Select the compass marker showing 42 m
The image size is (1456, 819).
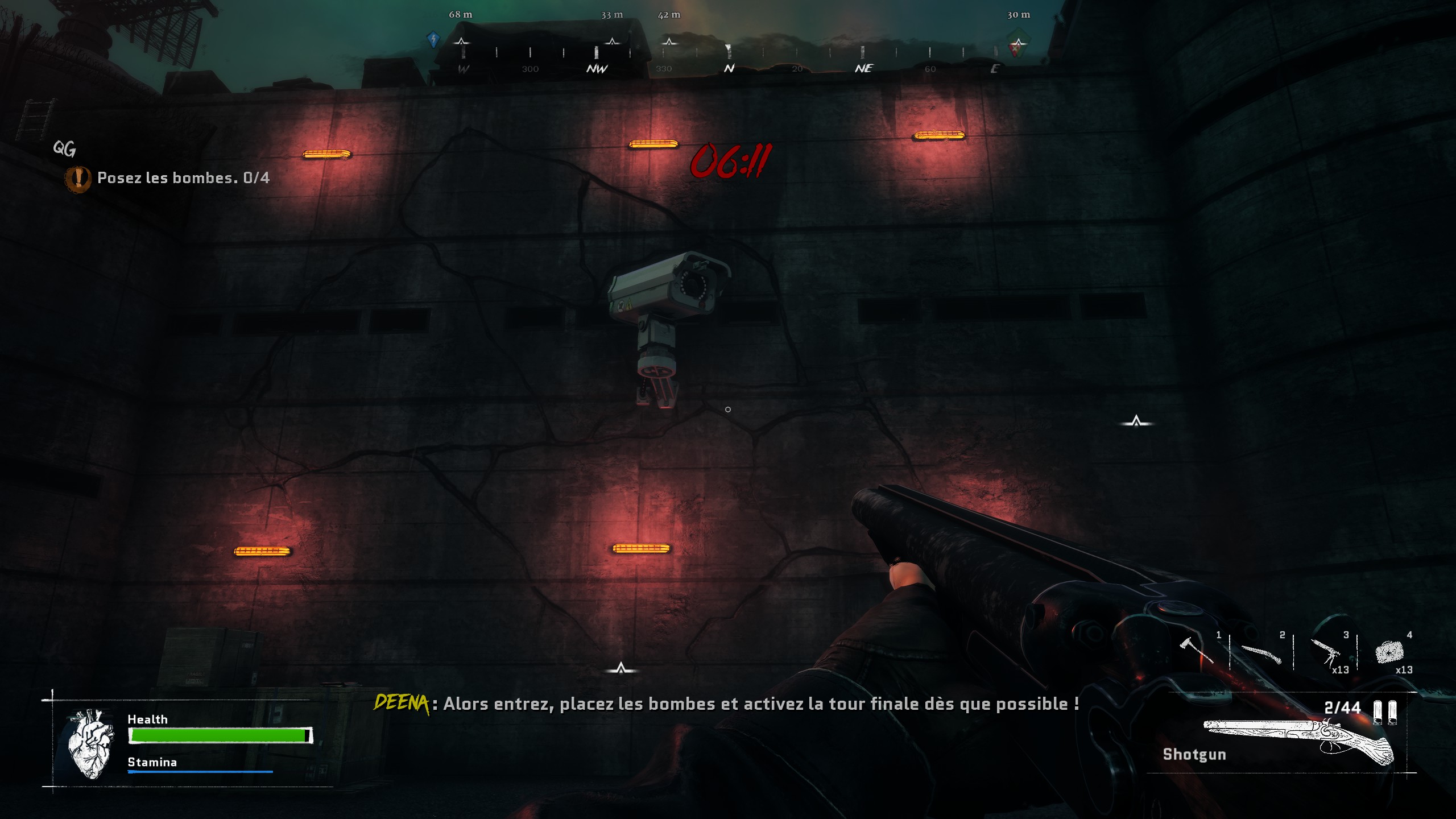[669, 42]
